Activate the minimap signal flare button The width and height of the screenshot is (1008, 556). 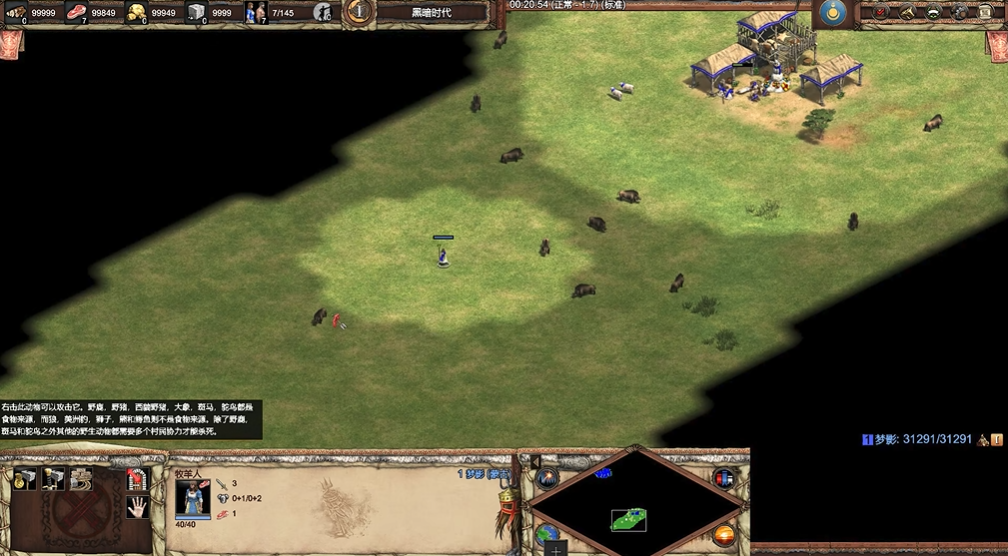(548, 477)
